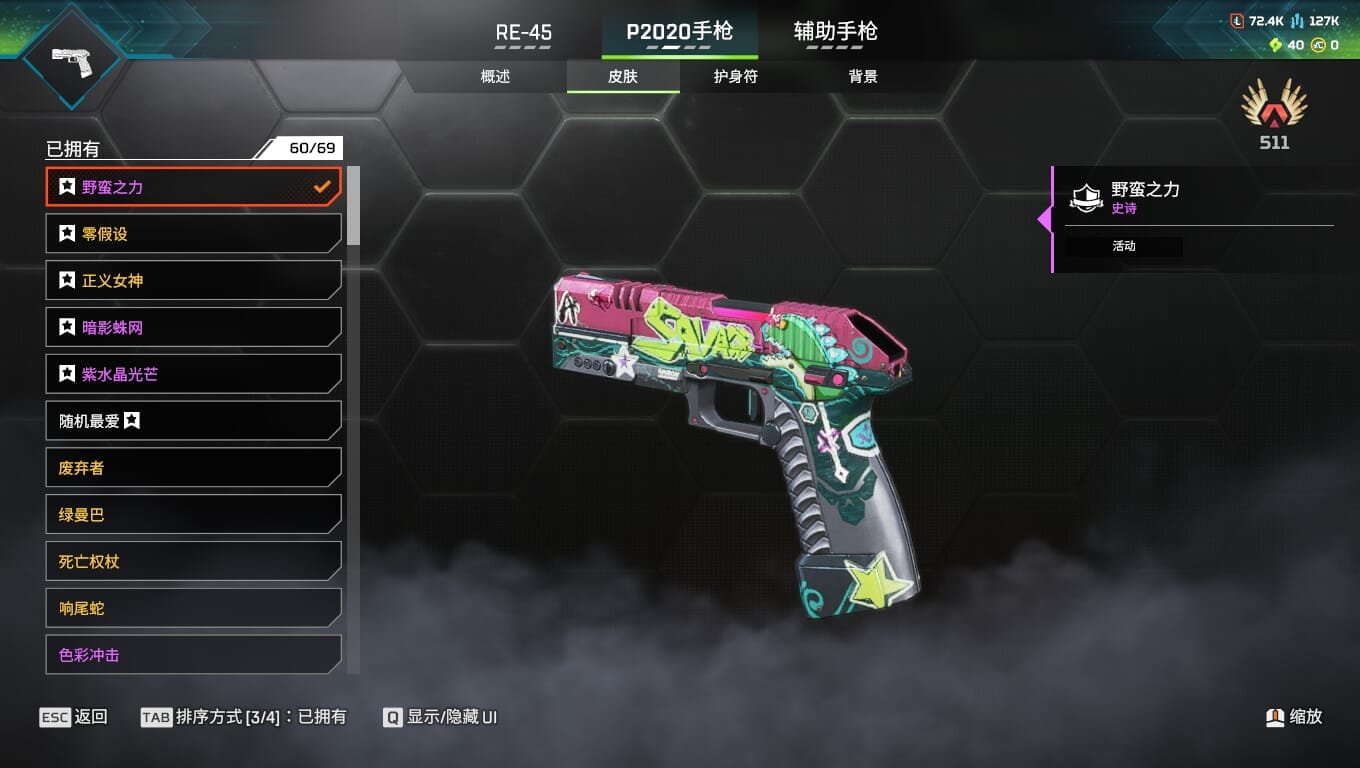Change the 排序方式 sort order option
The height and width of the screenshot is (768, 1360).
(245, 717)
